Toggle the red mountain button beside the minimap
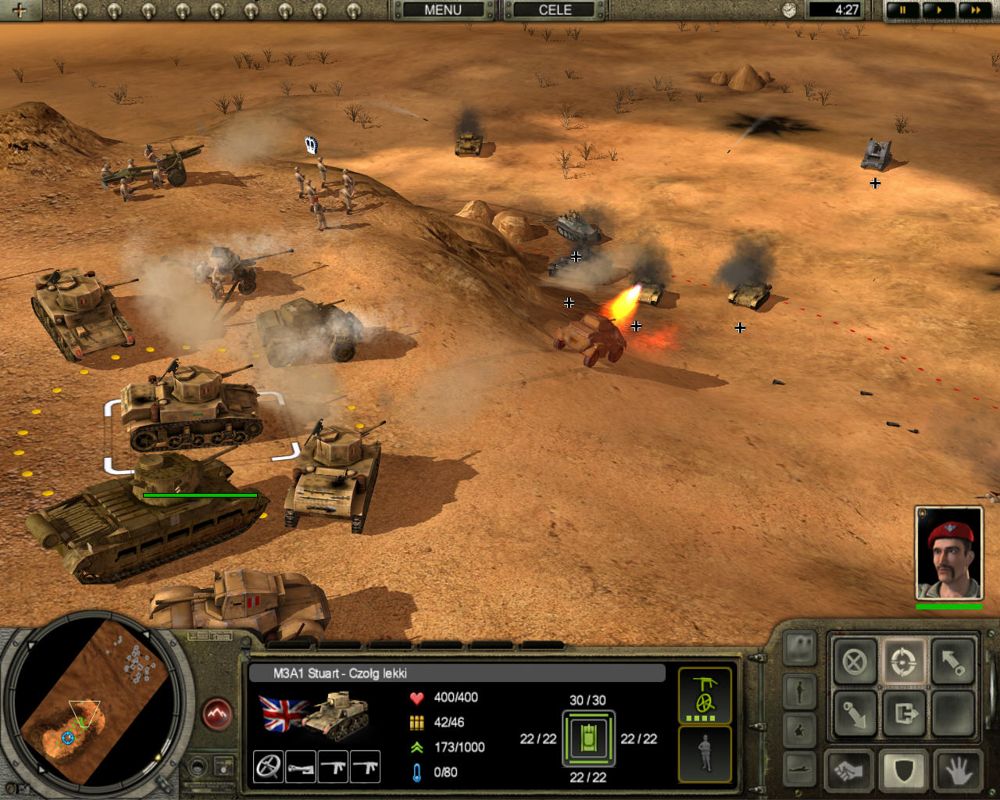Image resolution: width=1000 pixels, height=800 pixels. [x=217, y=714]
